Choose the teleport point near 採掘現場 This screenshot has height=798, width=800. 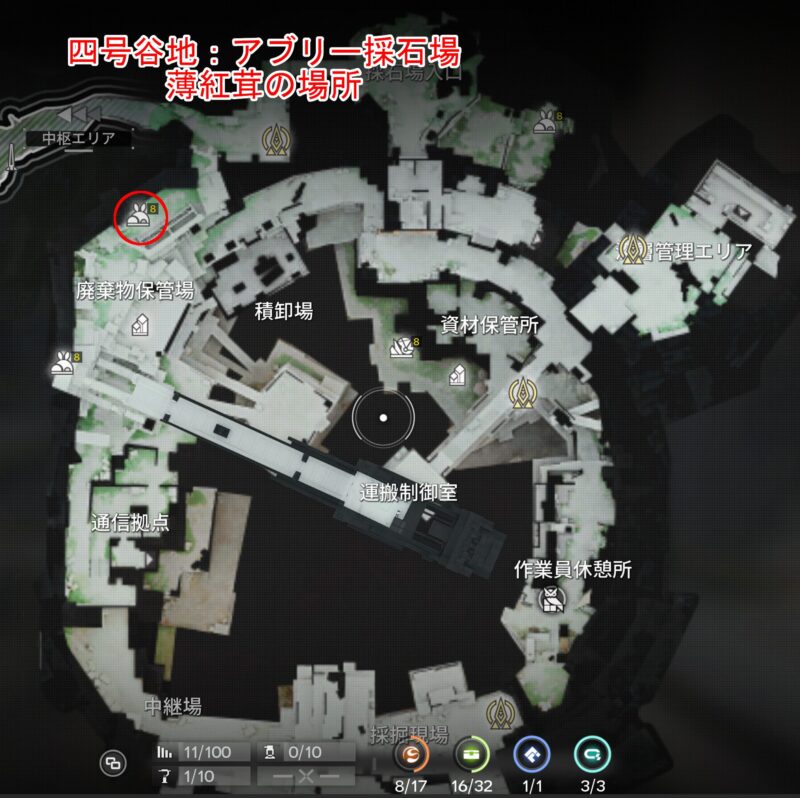(x=497, y=712)
